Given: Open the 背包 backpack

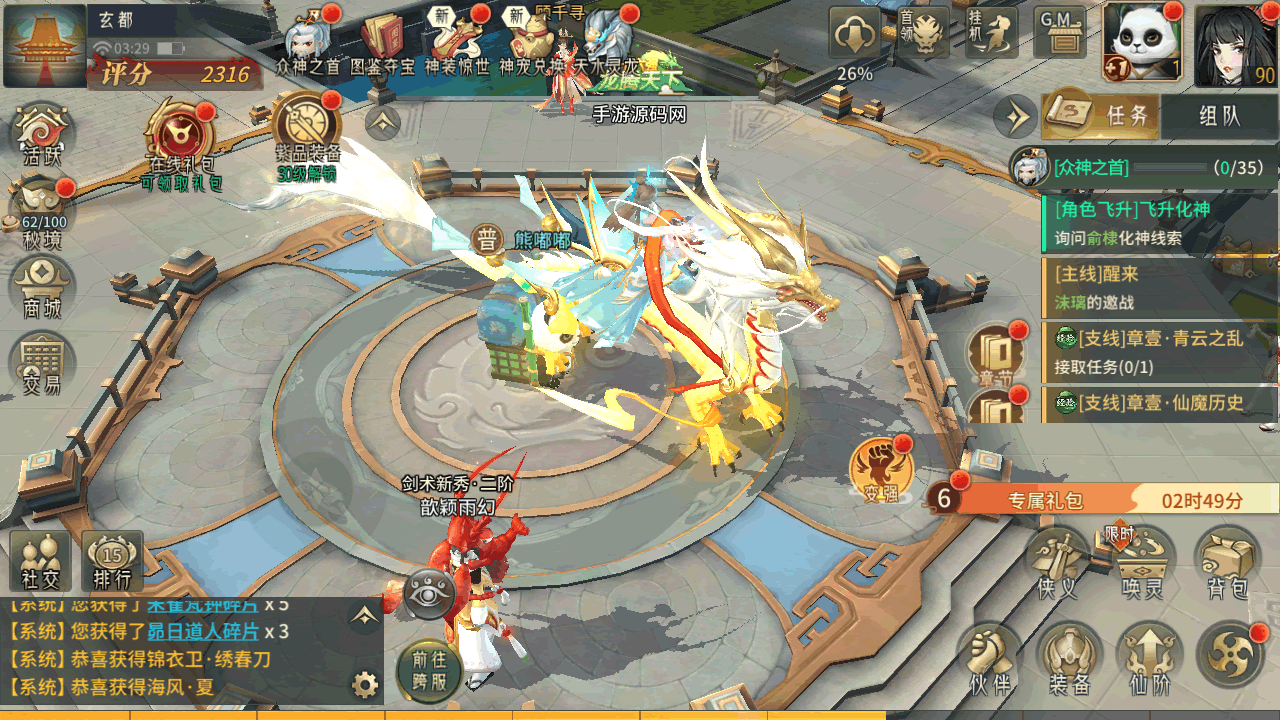Looking at the screenshot, I should (1227, 562).
